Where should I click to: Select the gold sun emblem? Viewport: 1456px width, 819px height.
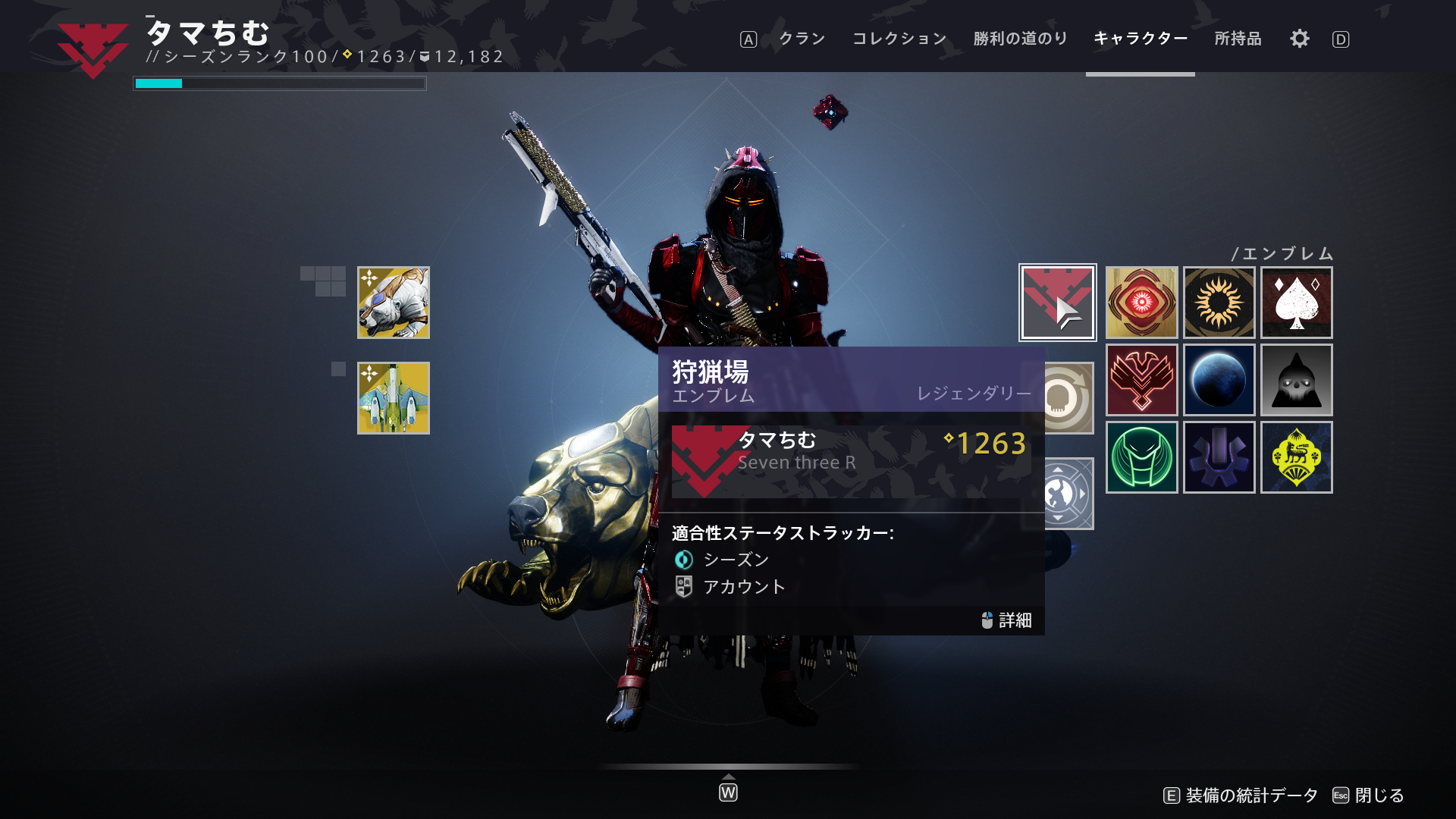pyautogui.click(x=1219, y=302)
